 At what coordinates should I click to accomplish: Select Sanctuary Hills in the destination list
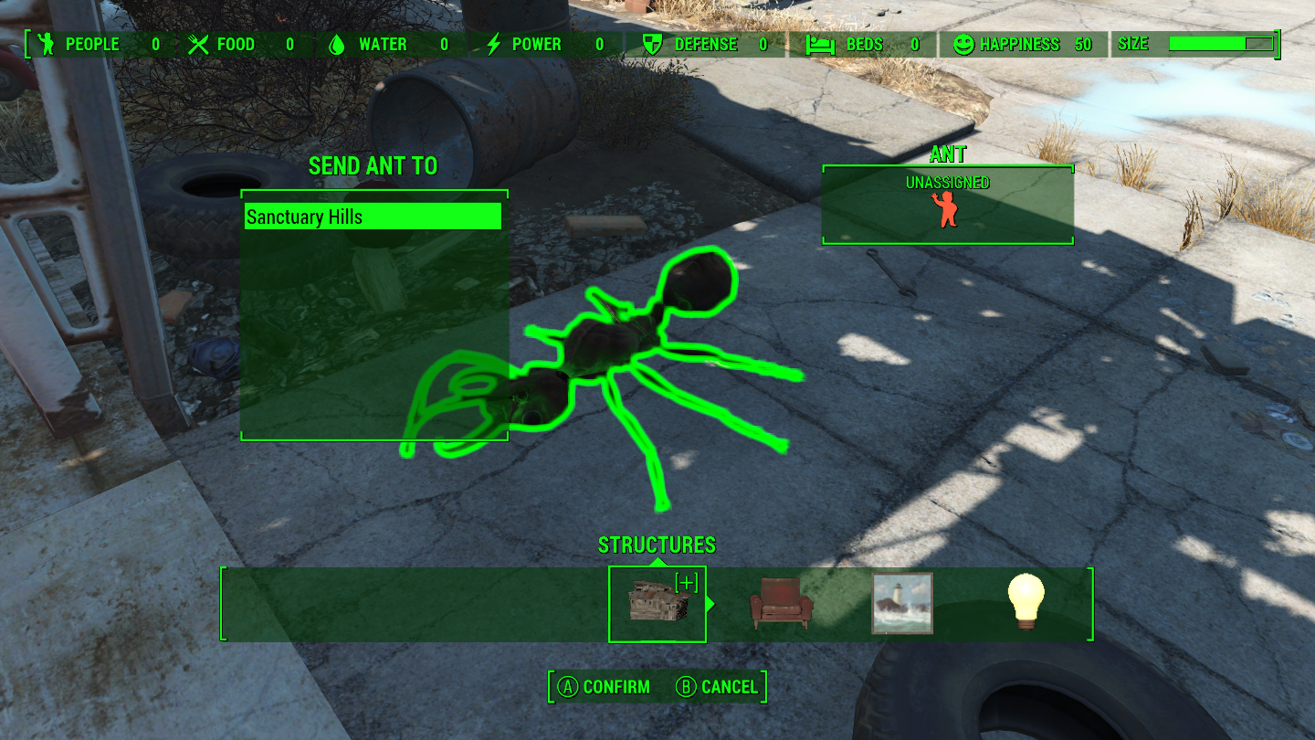click(x=372, y=217)
